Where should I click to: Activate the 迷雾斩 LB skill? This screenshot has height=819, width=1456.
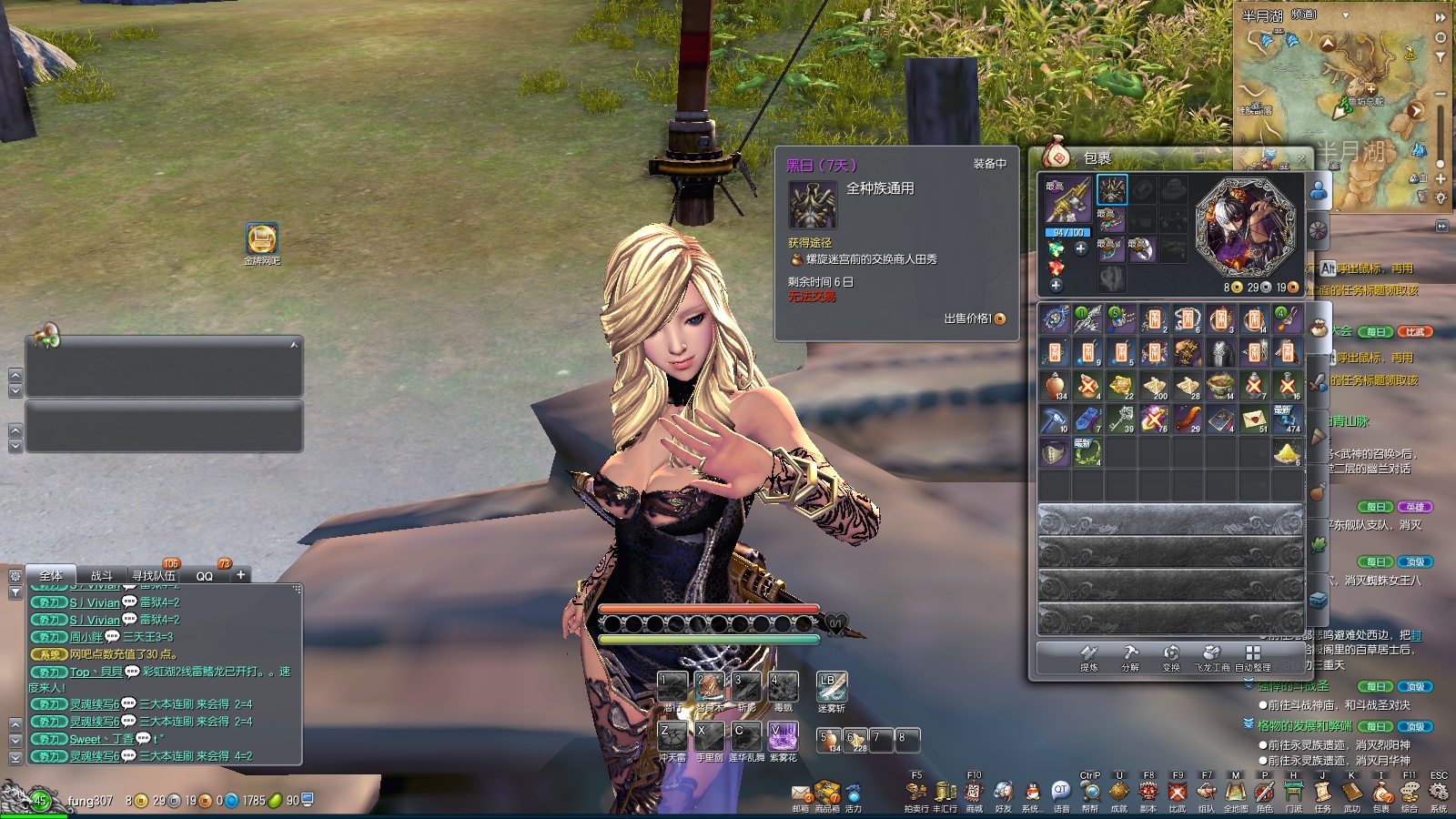(x=832, y=687)
